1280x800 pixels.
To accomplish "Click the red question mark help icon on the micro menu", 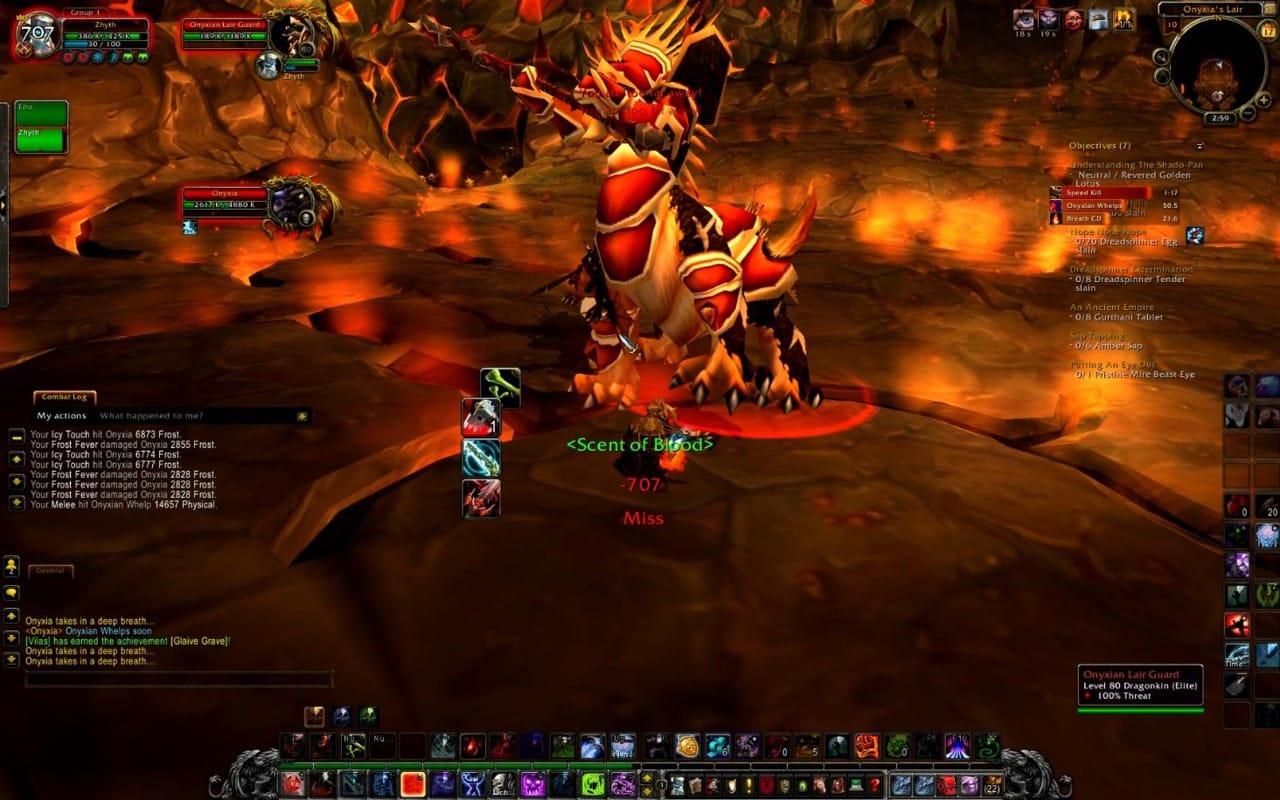I will click(874, 782).
